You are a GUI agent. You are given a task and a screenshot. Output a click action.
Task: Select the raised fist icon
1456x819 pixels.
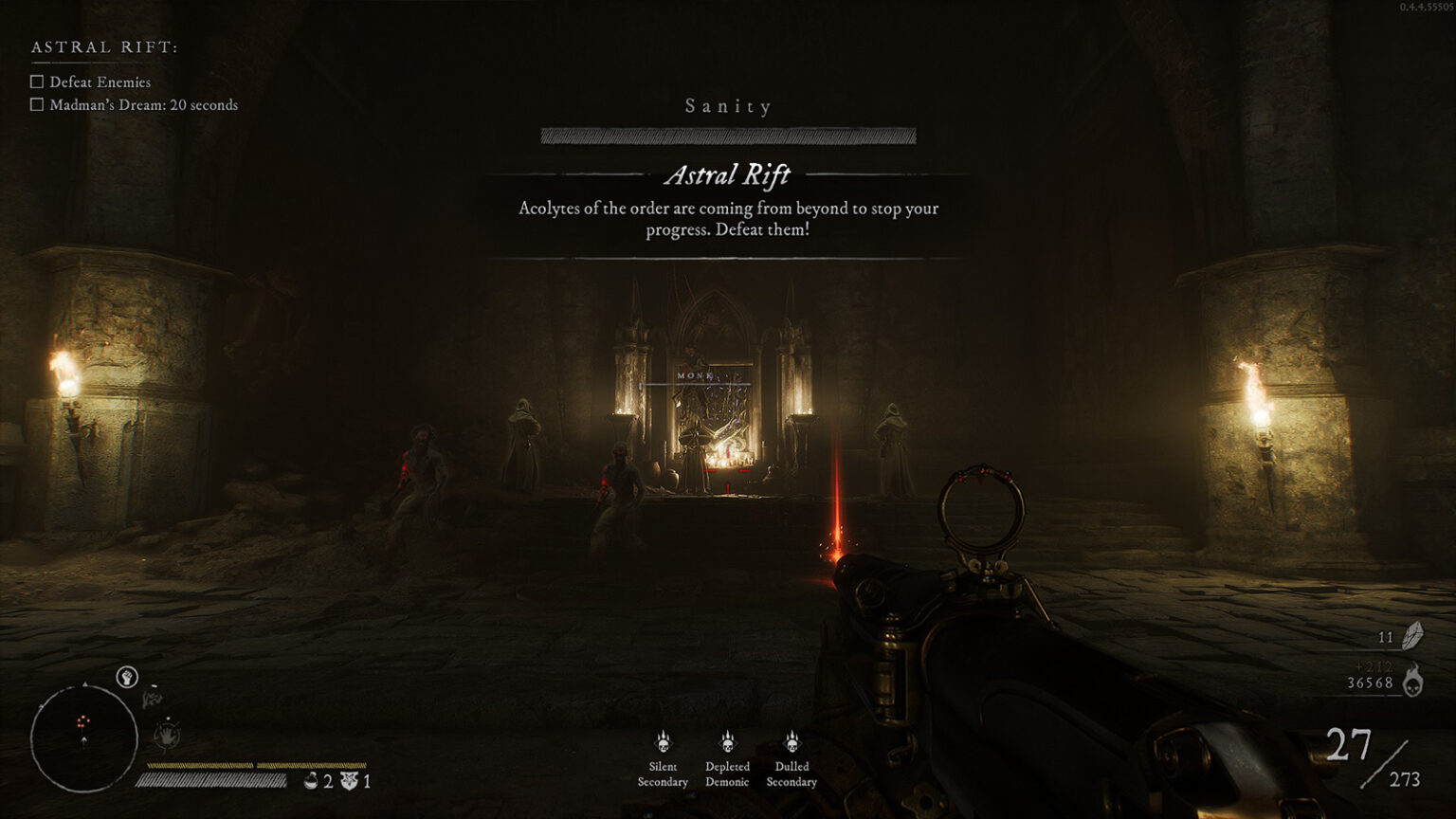(127, 677)
